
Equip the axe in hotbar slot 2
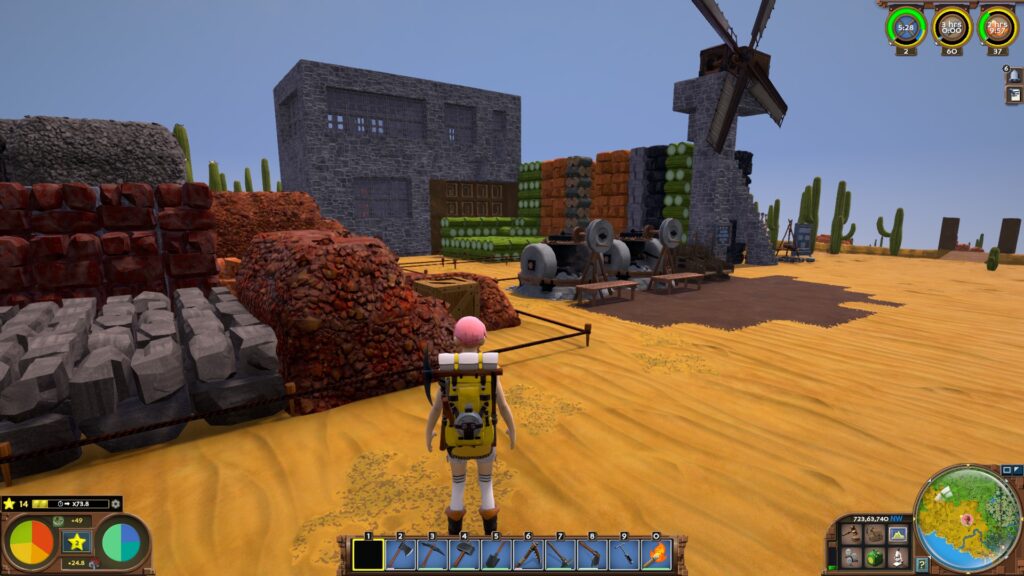click(x=400, y=554)
